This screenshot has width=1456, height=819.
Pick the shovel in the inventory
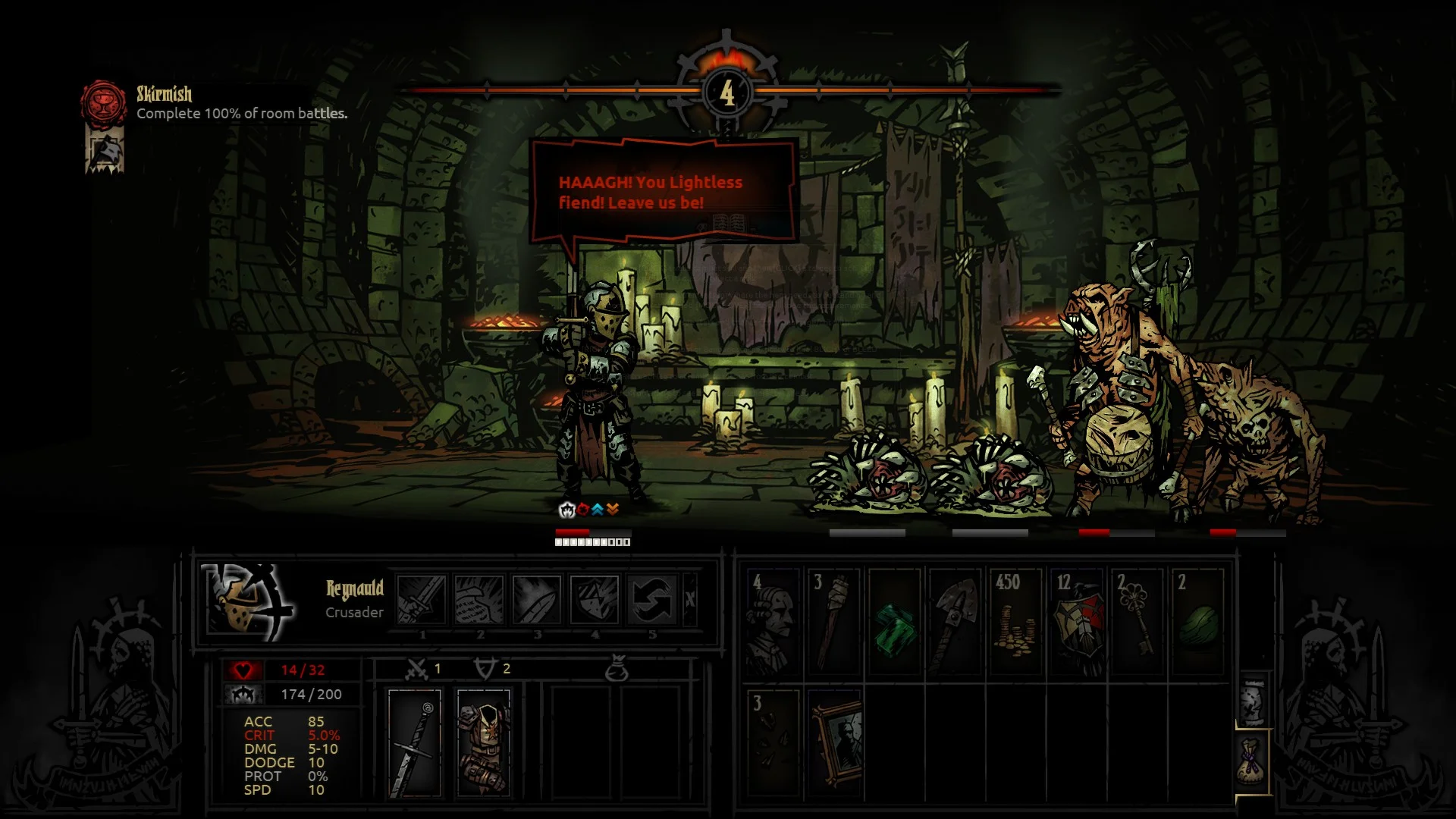coord(955,622)
